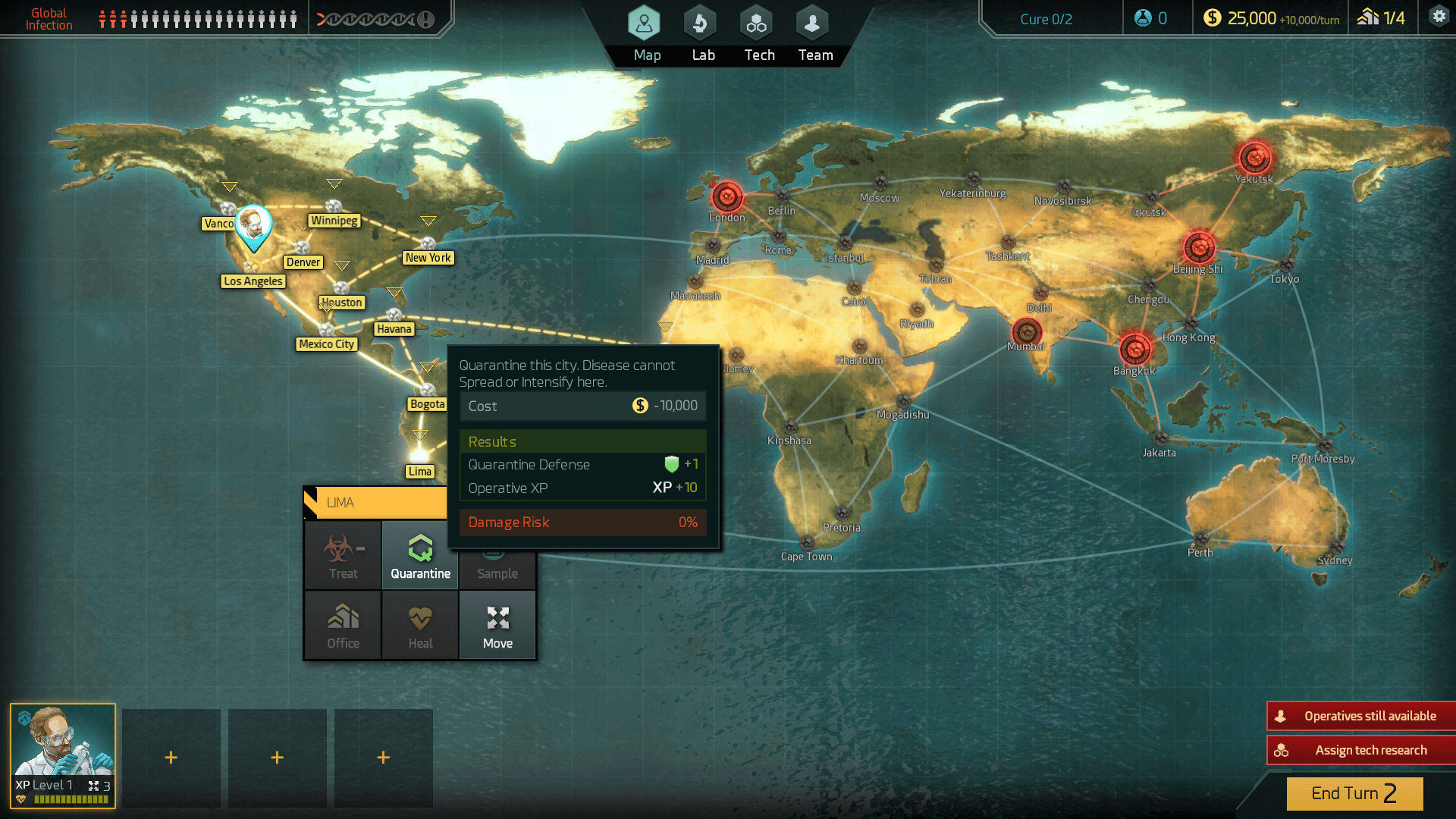Select the scientist operative portrait card
1456x819 pixels.
tap(63, 755)
